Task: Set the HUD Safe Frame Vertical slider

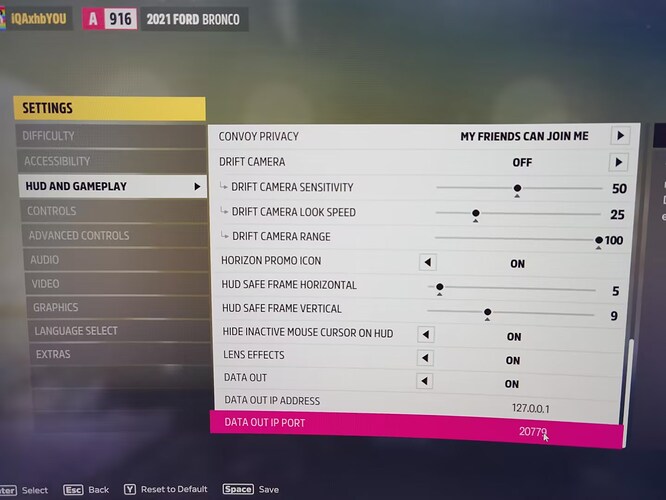Action: (x=487, y=312)
